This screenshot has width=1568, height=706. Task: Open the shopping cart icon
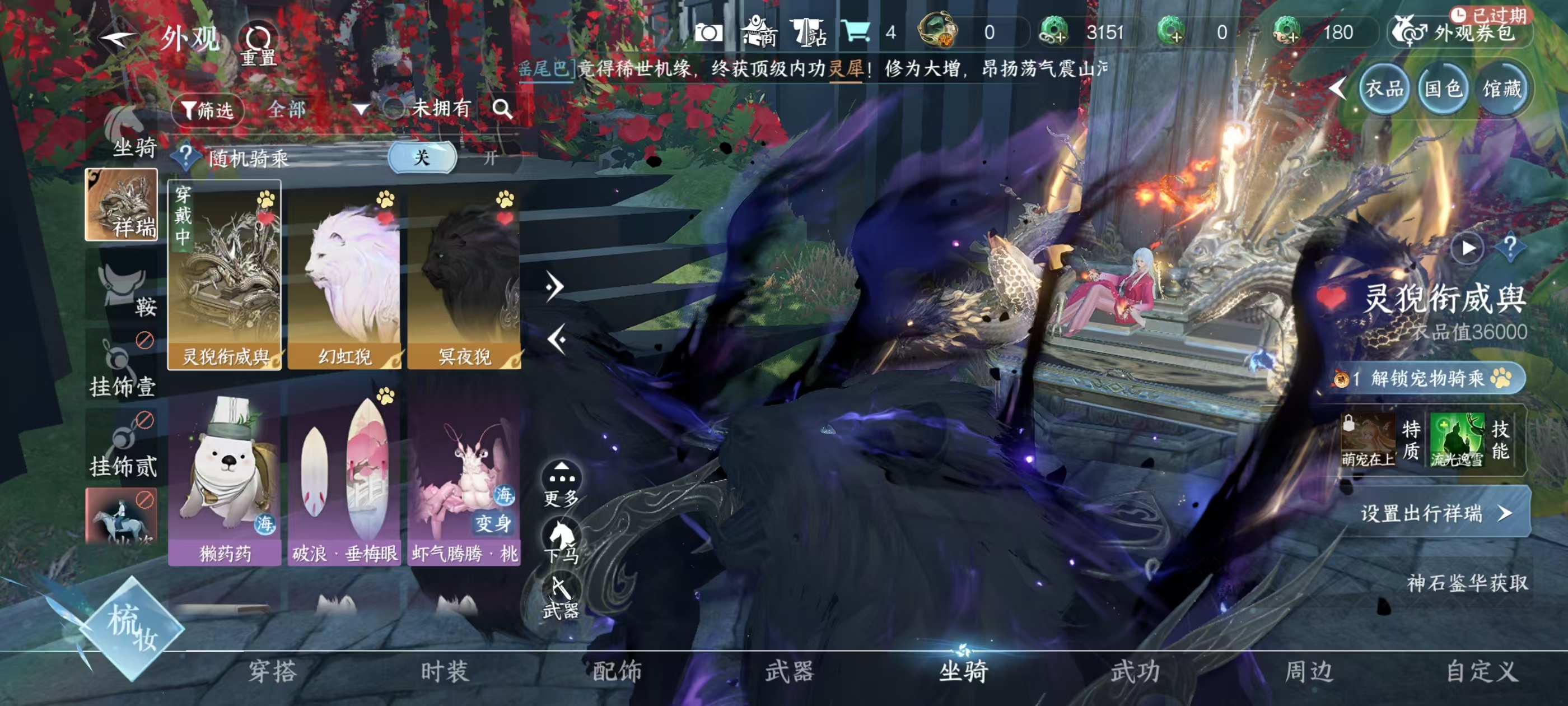click(x=855, y=32)
